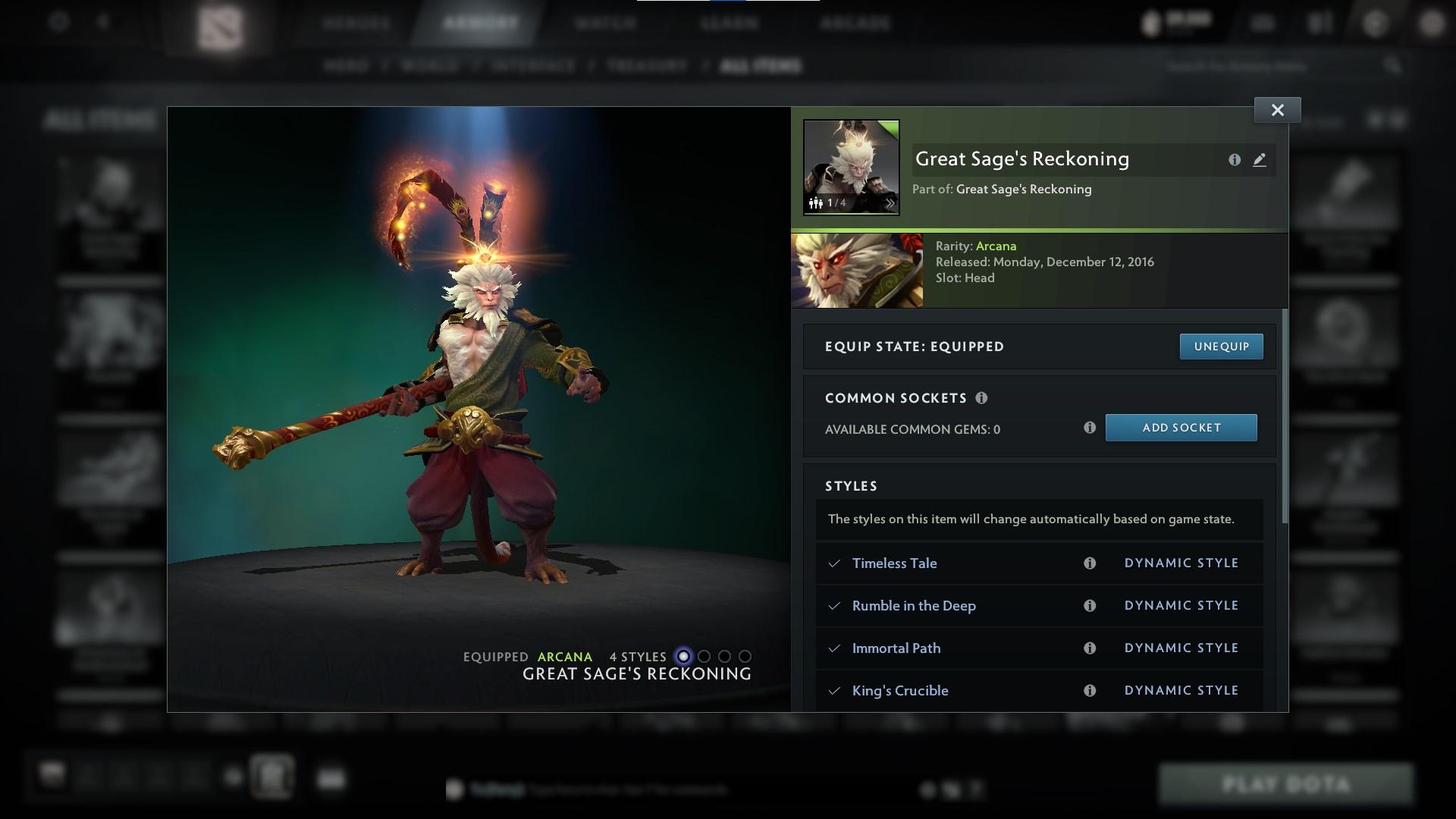Open the settings gear in the top-left corner

coord(57,22)
